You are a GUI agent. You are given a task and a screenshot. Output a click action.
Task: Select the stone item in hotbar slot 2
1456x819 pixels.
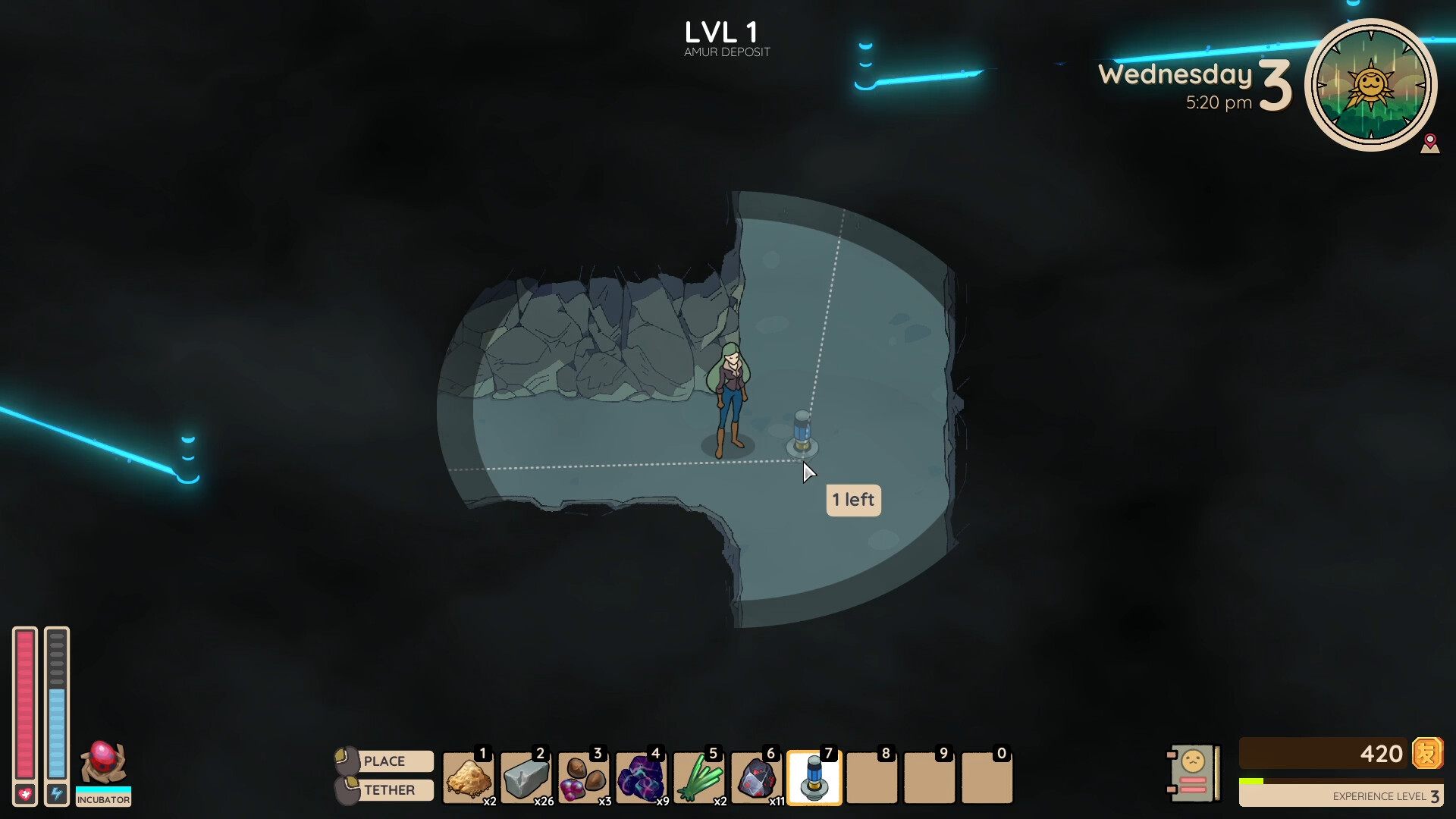526,777
